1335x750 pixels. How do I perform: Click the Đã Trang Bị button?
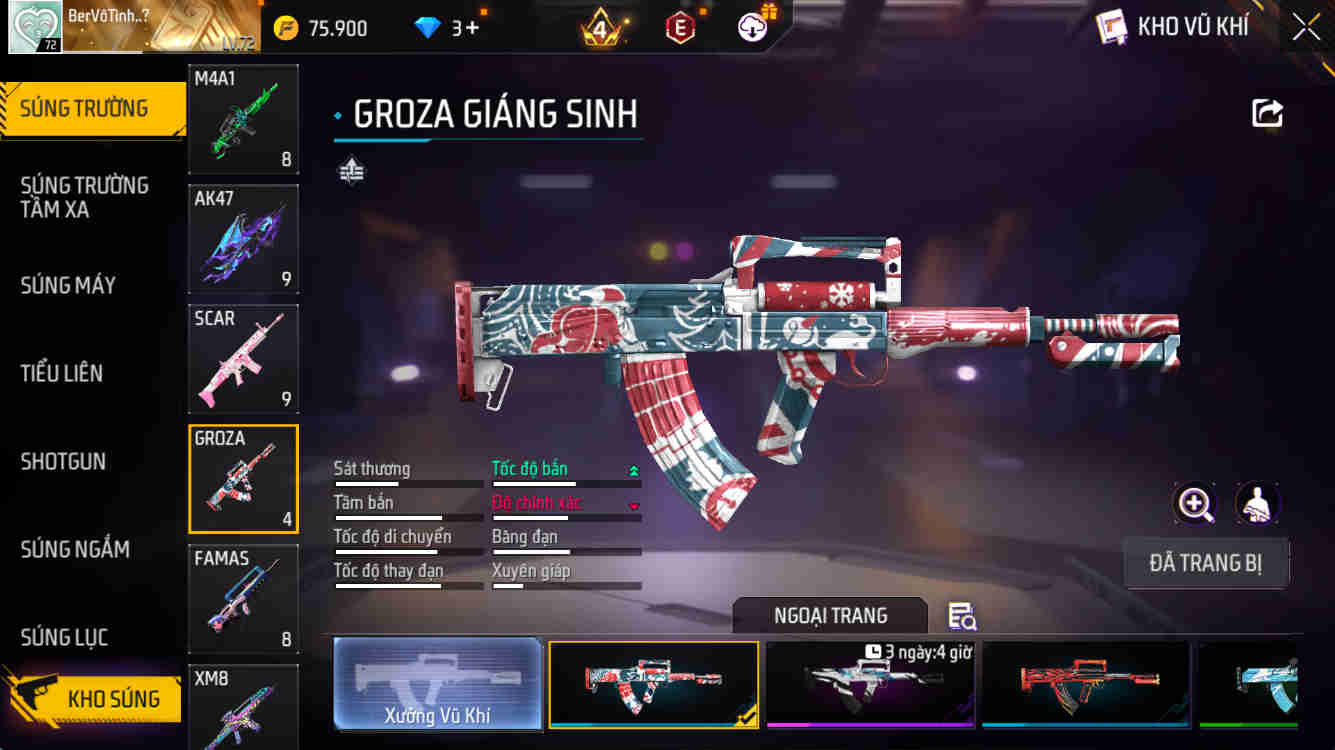pyautogui.click(x=1205, y=563)
